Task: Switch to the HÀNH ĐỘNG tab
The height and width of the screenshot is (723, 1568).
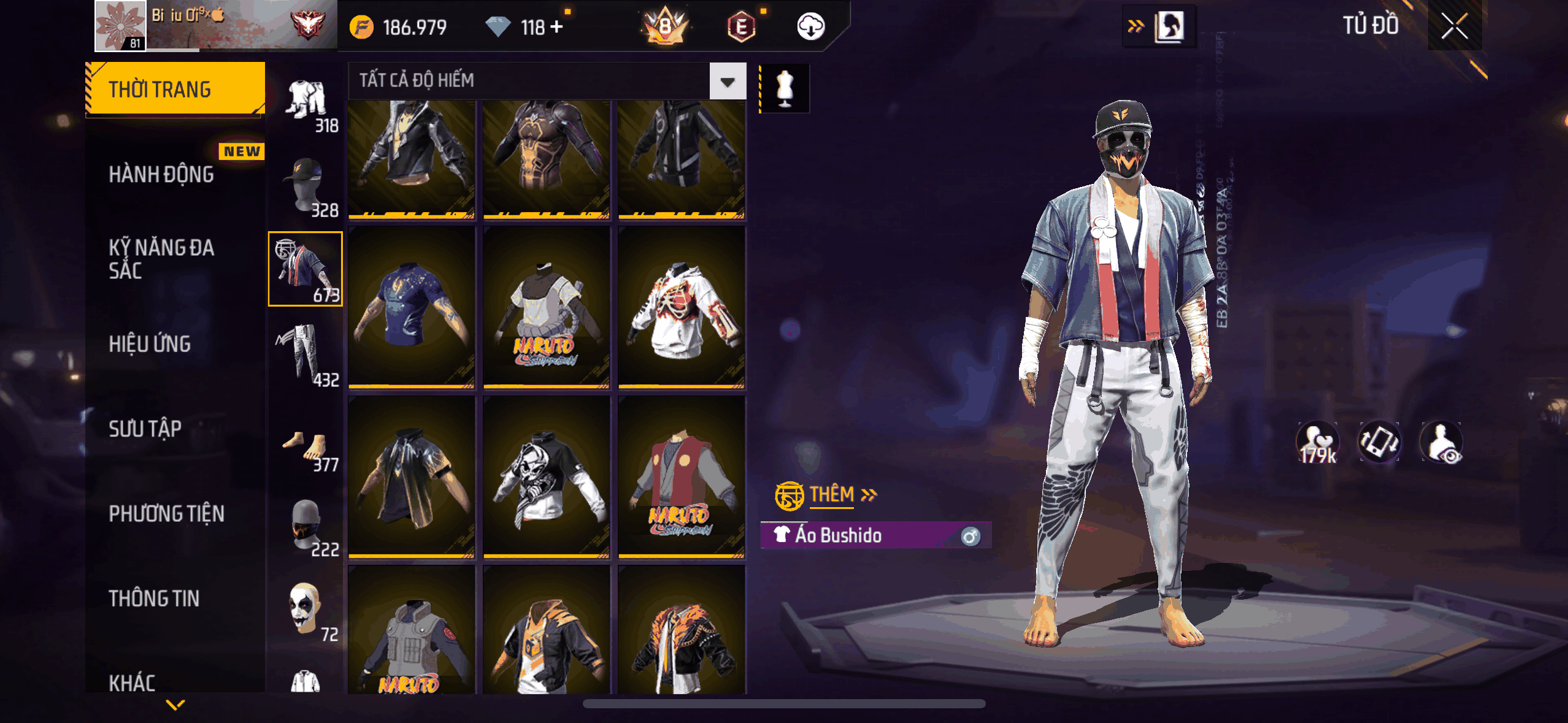Action: (x=161, y=175)
